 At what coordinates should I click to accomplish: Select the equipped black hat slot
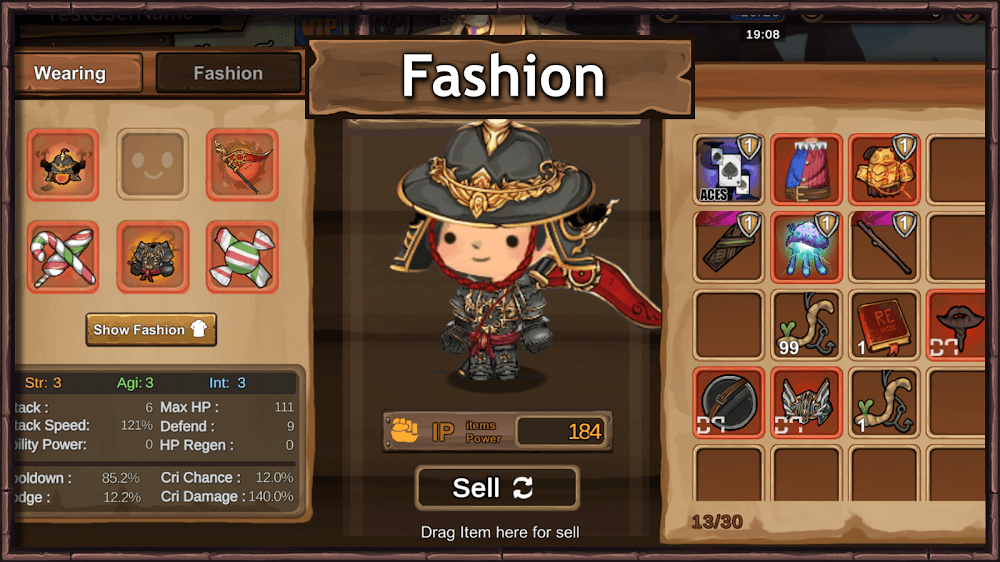click(x=63, y=165)
